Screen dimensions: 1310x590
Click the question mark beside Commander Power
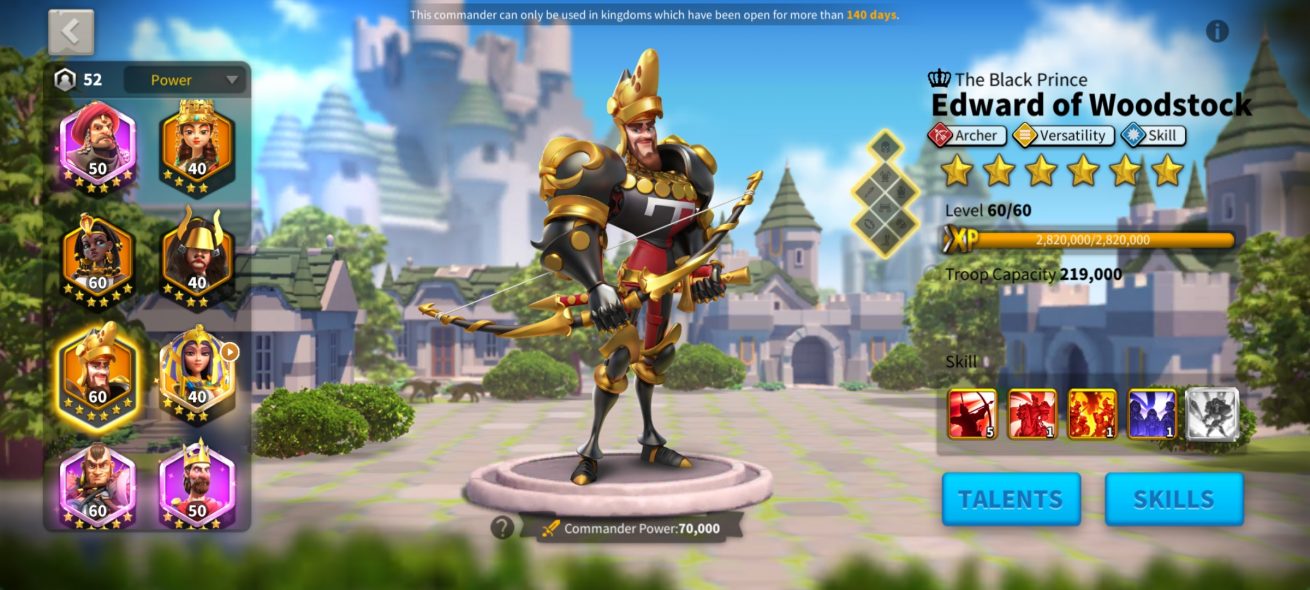(x=502, y=527)
